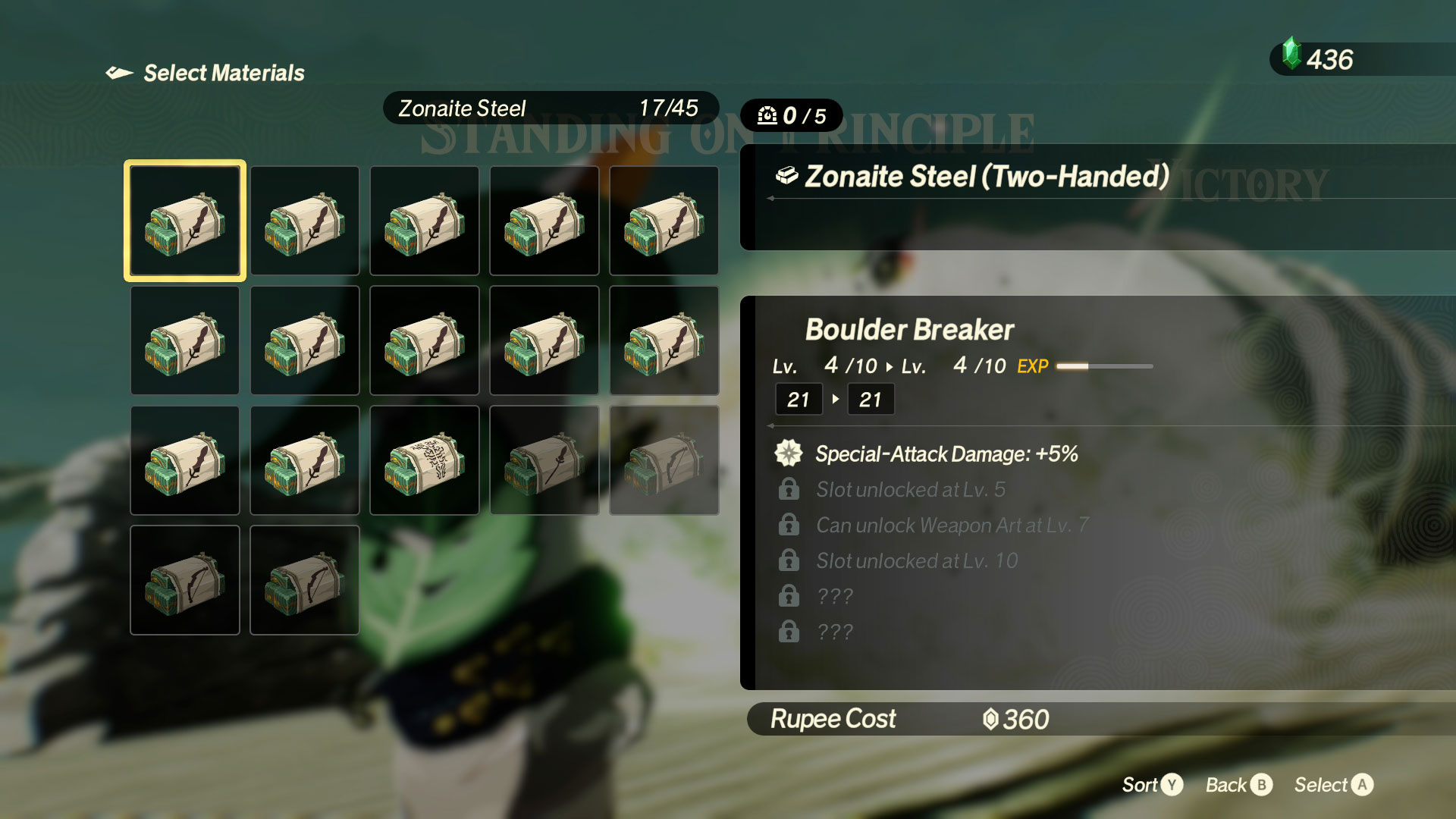Select the locked 'Slot unlocked at Lv. 10' row

pyautogui.click(x=916, y=561)
